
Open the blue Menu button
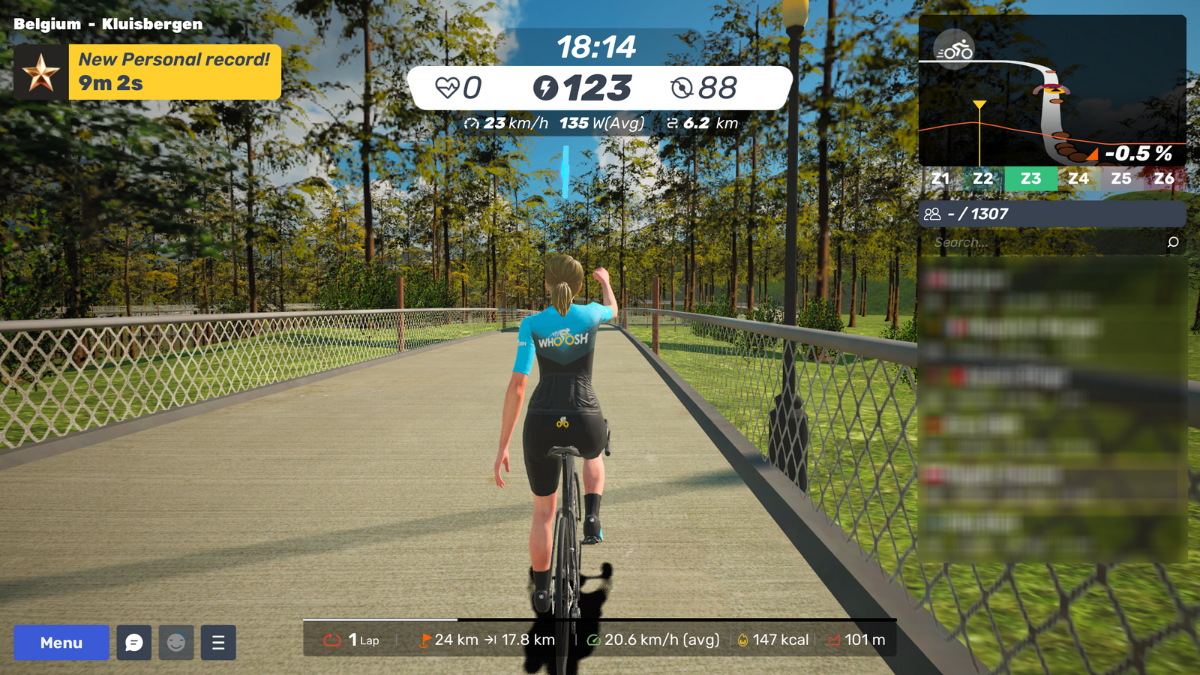61,643
